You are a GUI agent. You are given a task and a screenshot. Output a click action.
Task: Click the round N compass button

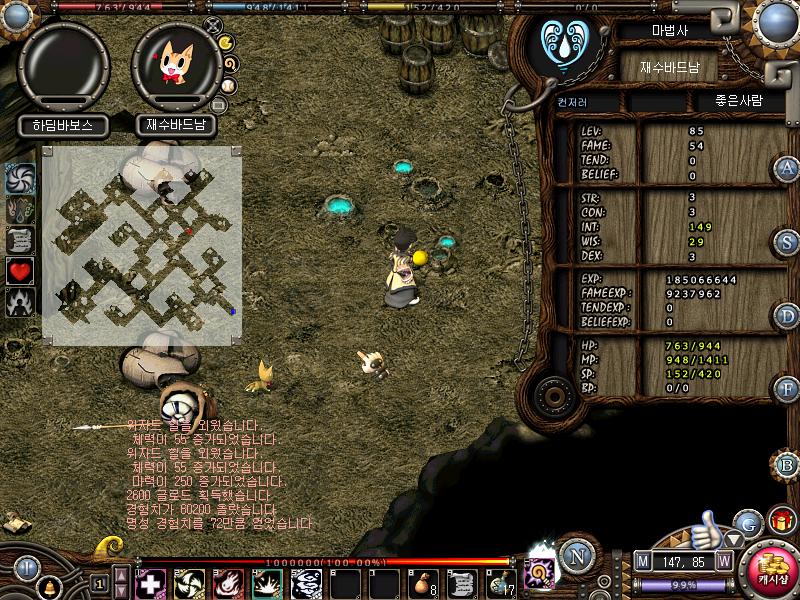576,556
